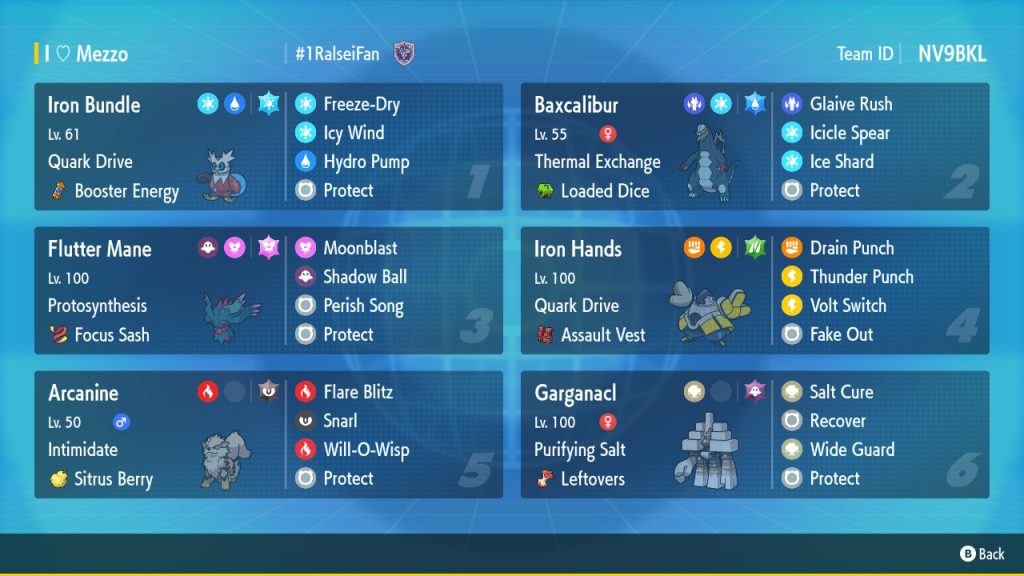Pick Iron Hands' Fake Out move

click(x=840, y=335)
